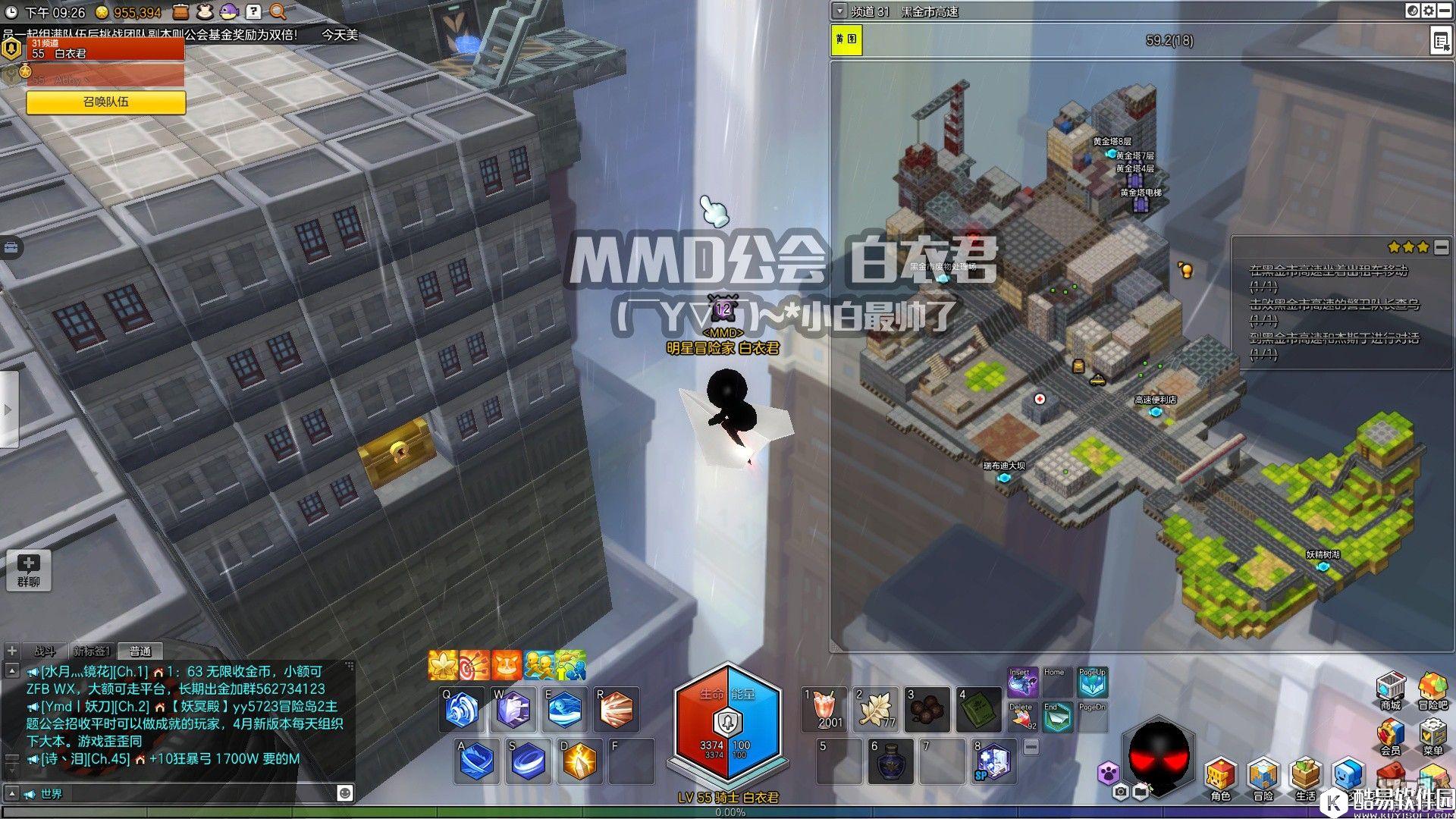Open the 菜单 menu icon
Screen dimensions: 1456x819
[1432, 736]
